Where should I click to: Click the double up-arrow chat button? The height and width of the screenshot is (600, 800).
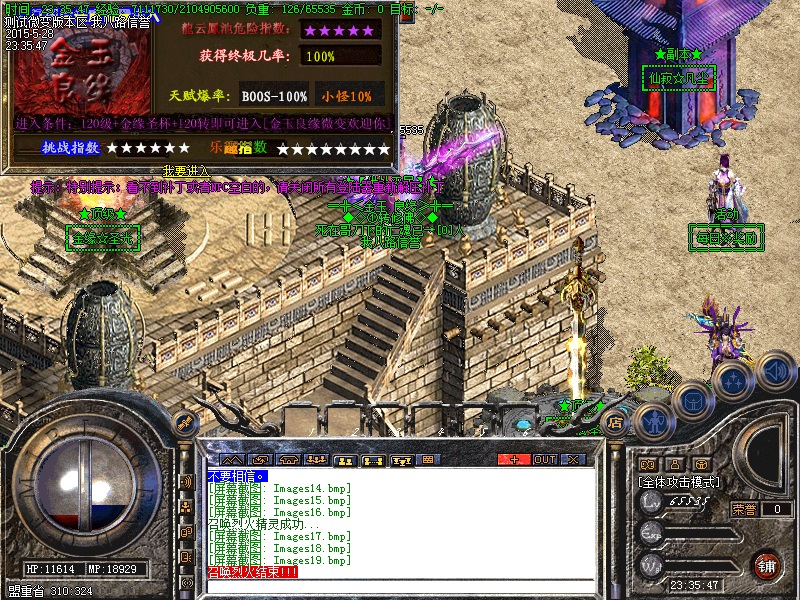[231, 459]
